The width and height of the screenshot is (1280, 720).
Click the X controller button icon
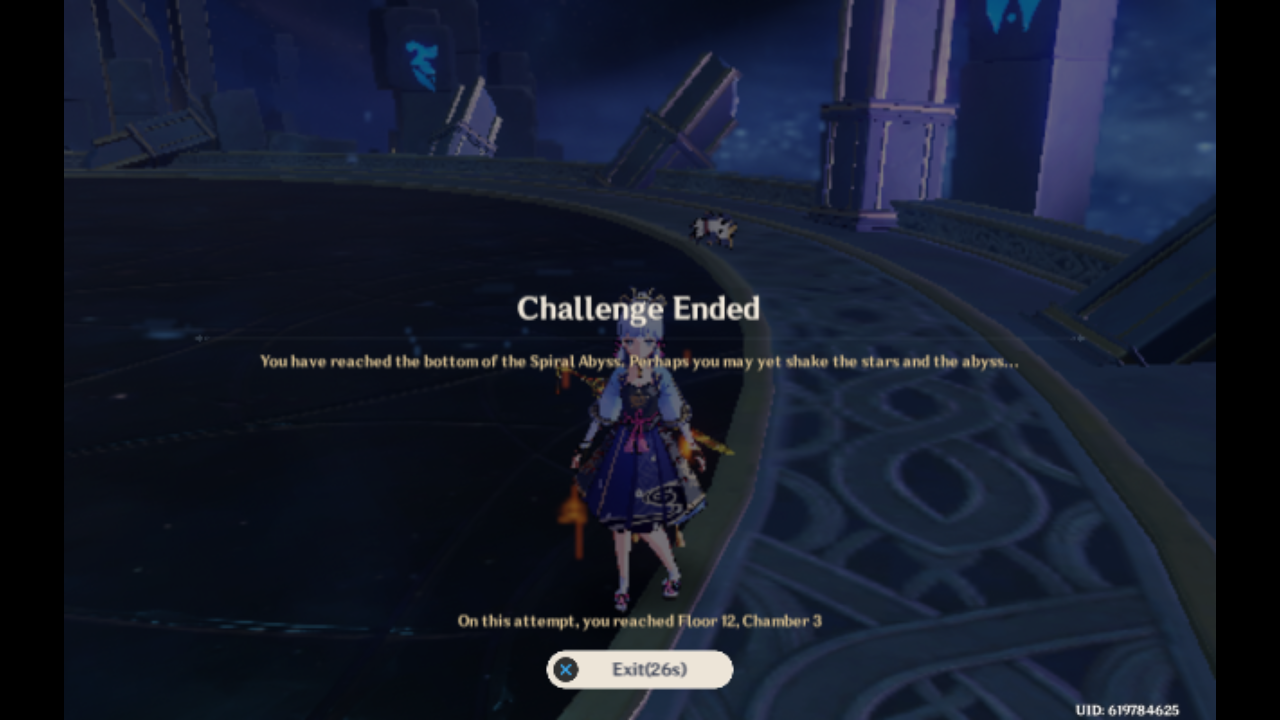pos(565,670)
